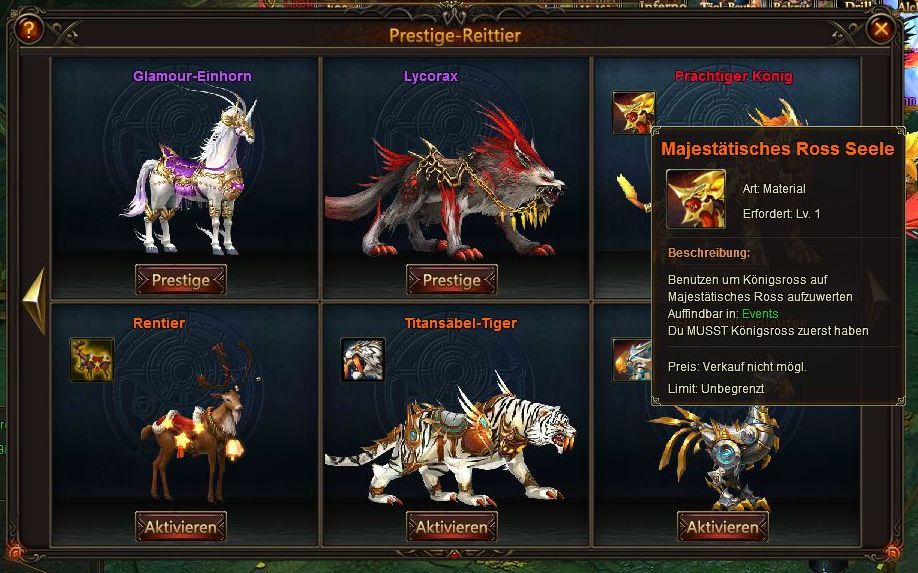Activate the Rentier mount

181,526
